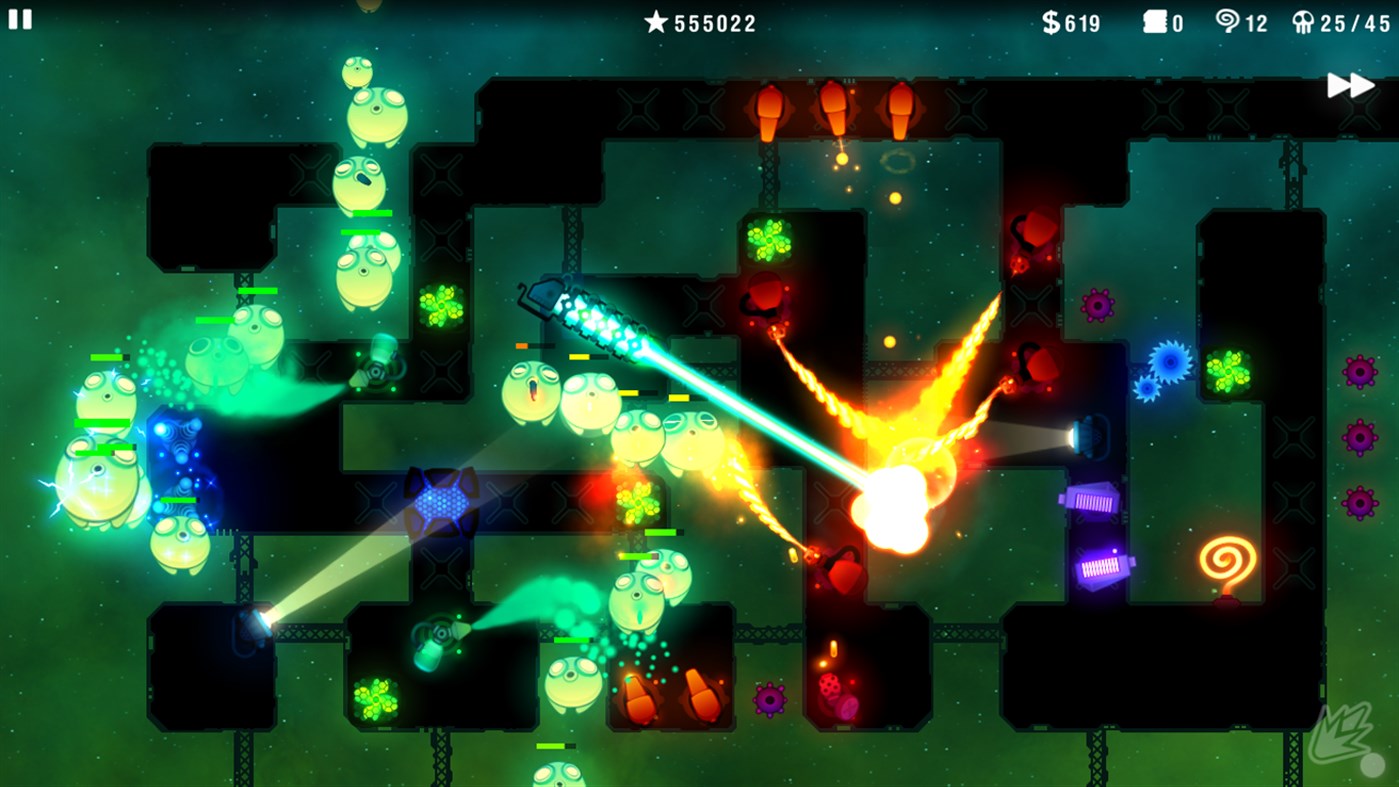Screen dimensions: 1399x787
Task: Click the spiral wave counter icon
Action: 1227,22
